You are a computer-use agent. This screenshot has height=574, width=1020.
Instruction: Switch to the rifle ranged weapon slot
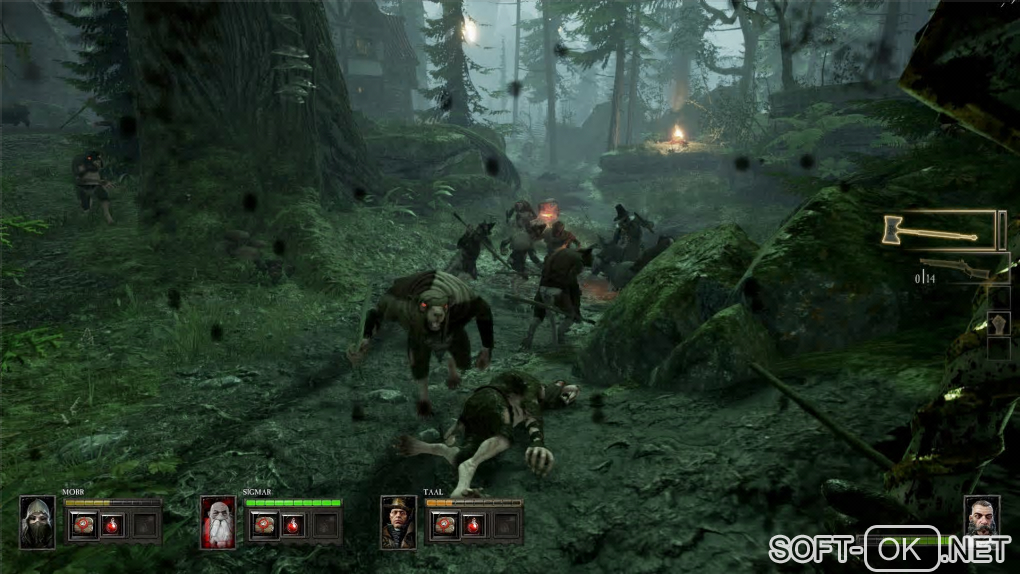coord(956,268)
